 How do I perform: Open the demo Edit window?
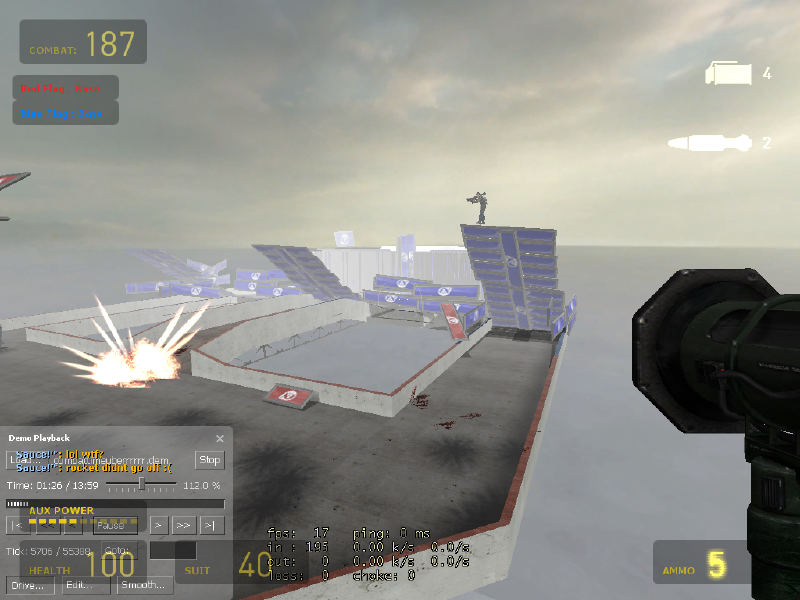[85, 585]
